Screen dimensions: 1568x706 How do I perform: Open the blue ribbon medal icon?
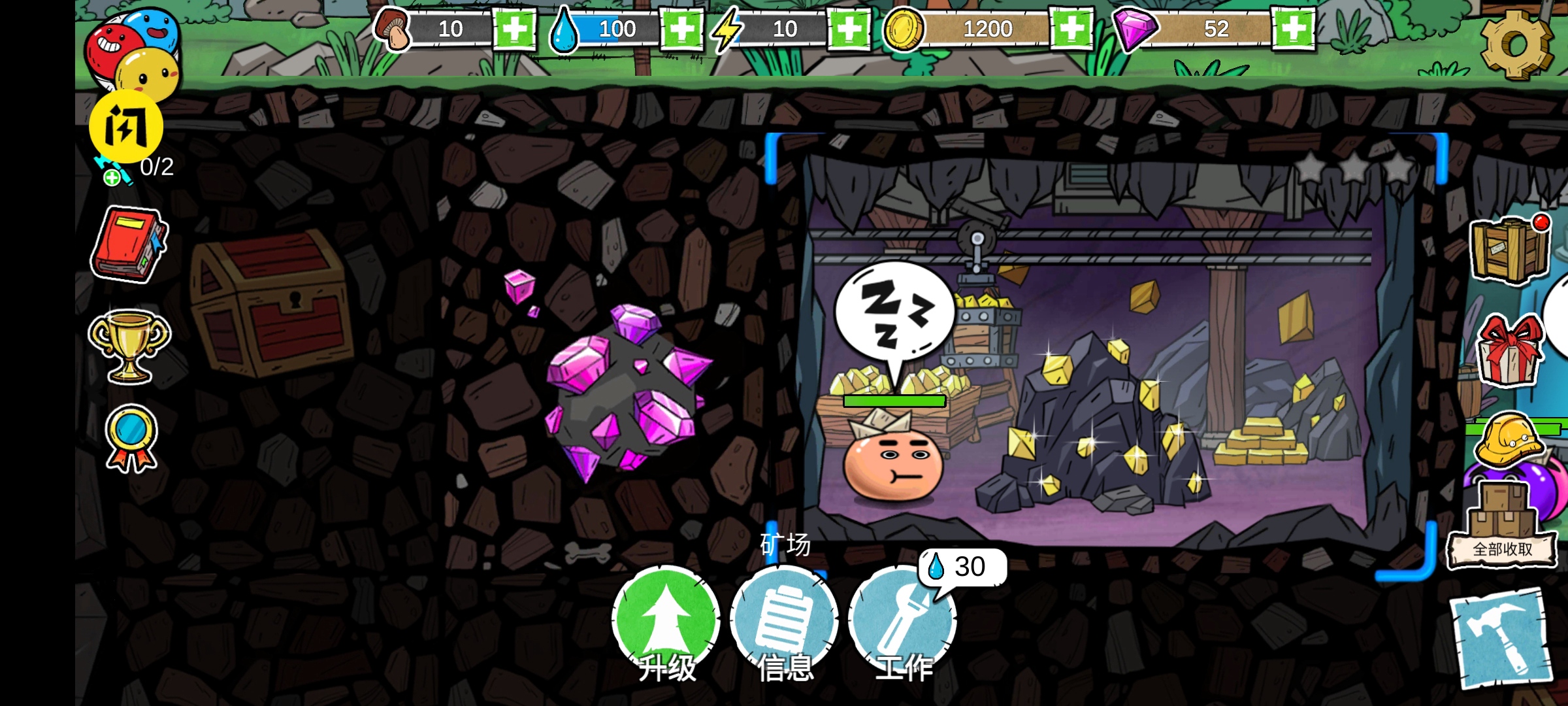click(x=131, y=438)
